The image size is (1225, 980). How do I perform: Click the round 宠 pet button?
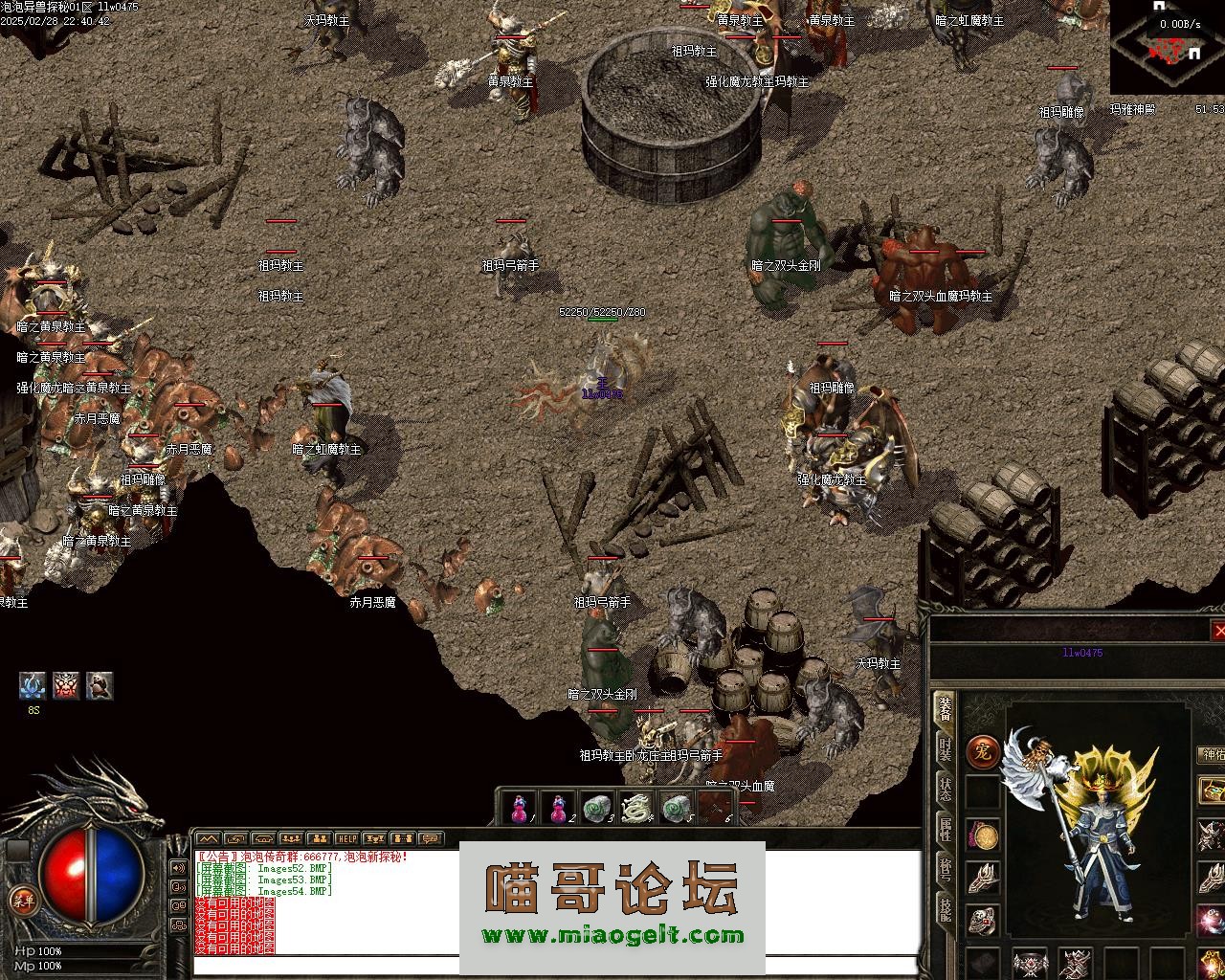coord(983,752)
